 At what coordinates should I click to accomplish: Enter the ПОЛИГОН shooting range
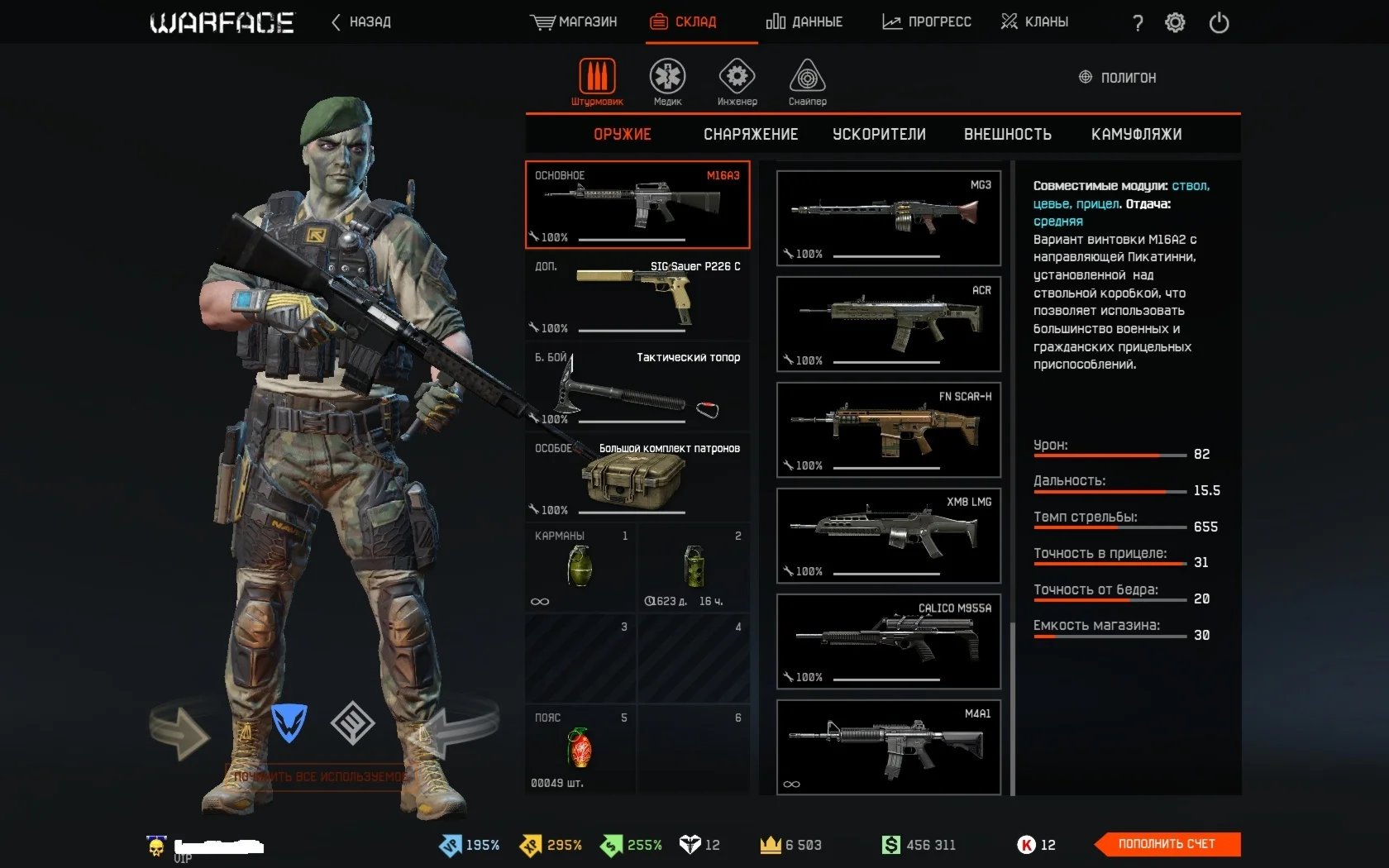[x=1118, y=78]
